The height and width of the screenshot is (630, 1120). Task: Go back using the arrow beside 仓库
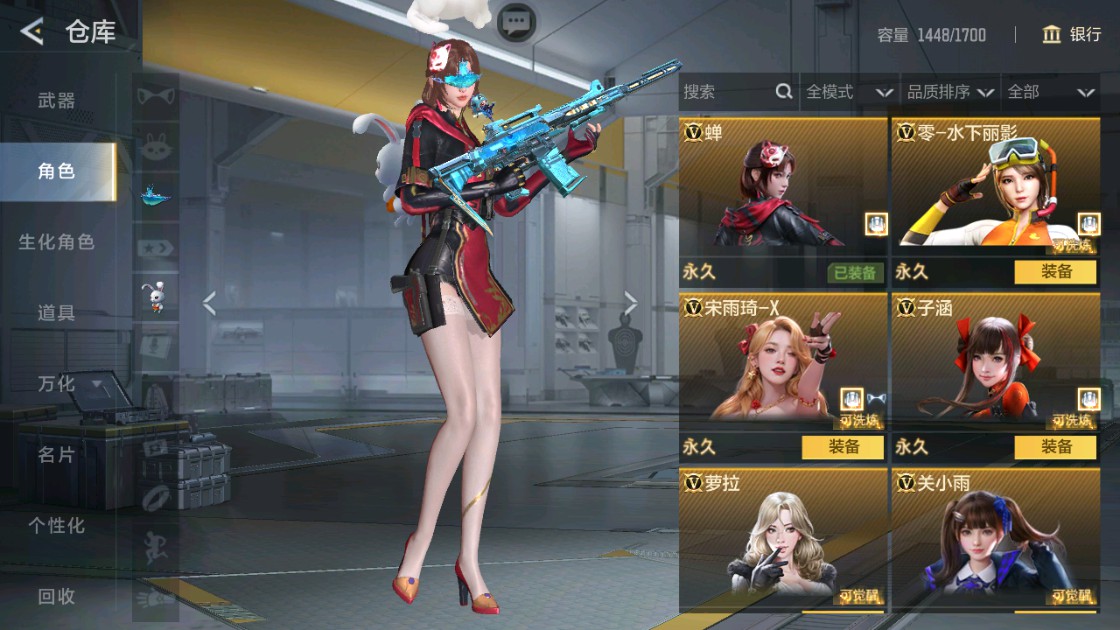point(32,32)
